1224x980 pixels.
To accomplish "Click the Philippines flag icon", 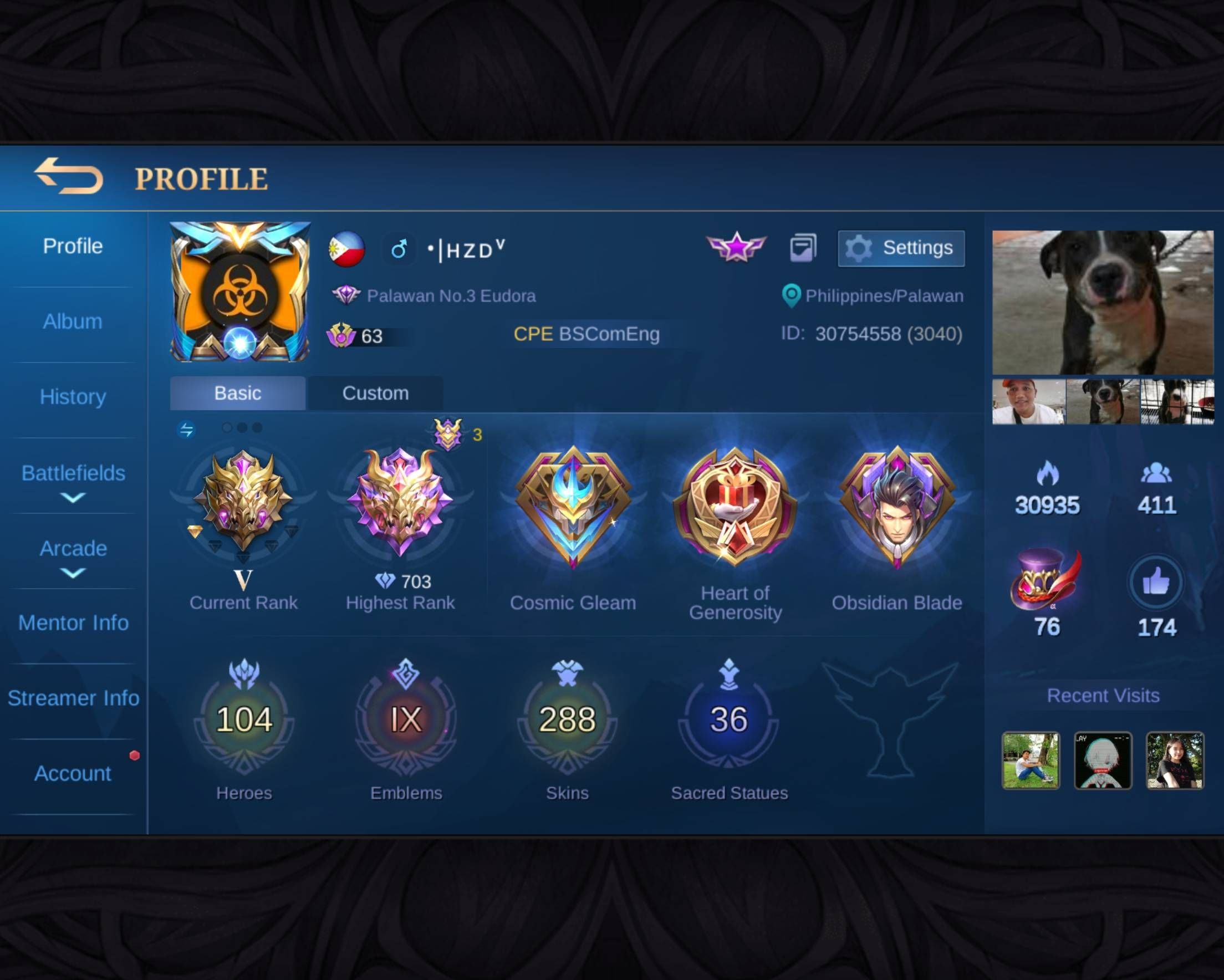I will (x=348, y=249).
